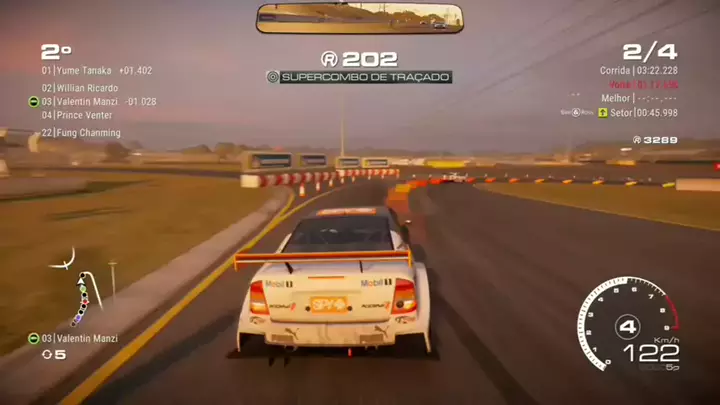Select the Valentin Manzi teammate tag below the minimap
Screen dimensions: 720x405
pos(78,339)
